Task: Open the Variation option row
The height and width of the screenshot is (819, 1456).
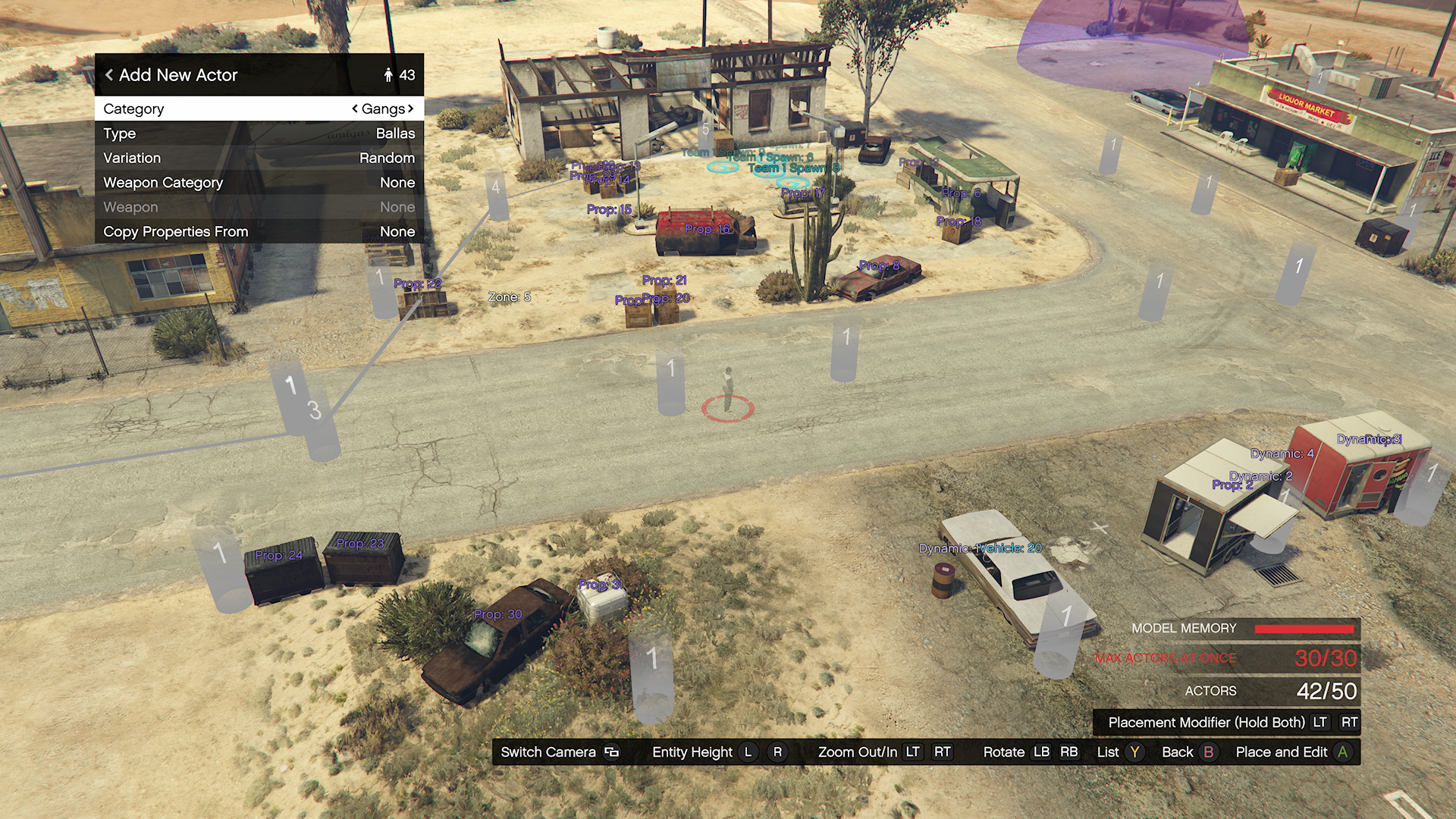Action: (x=259, y=158)
